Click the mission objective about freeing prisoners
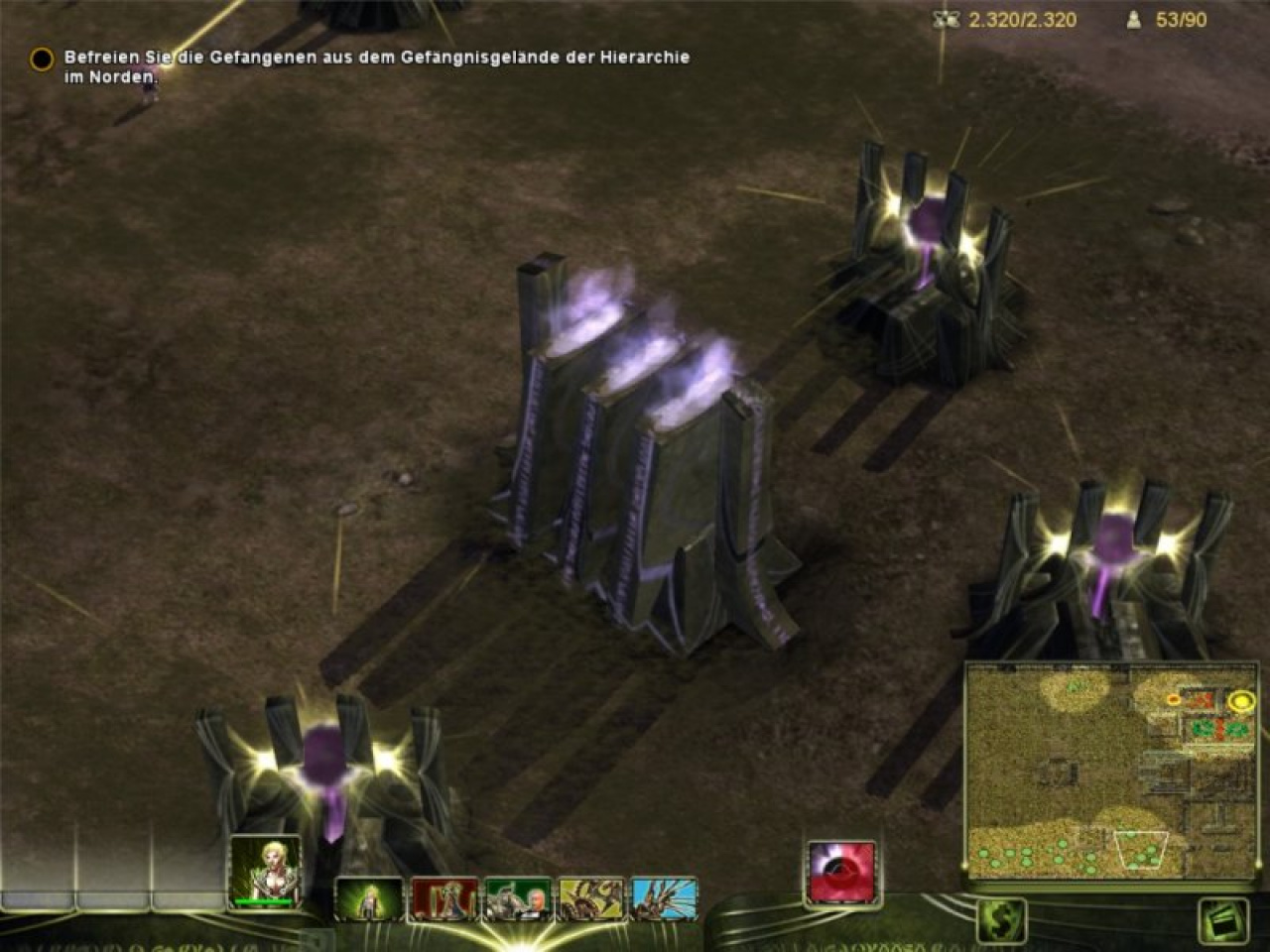This screenshot has height=952, width=1270. pyautogui.click(x=377, y=66)
